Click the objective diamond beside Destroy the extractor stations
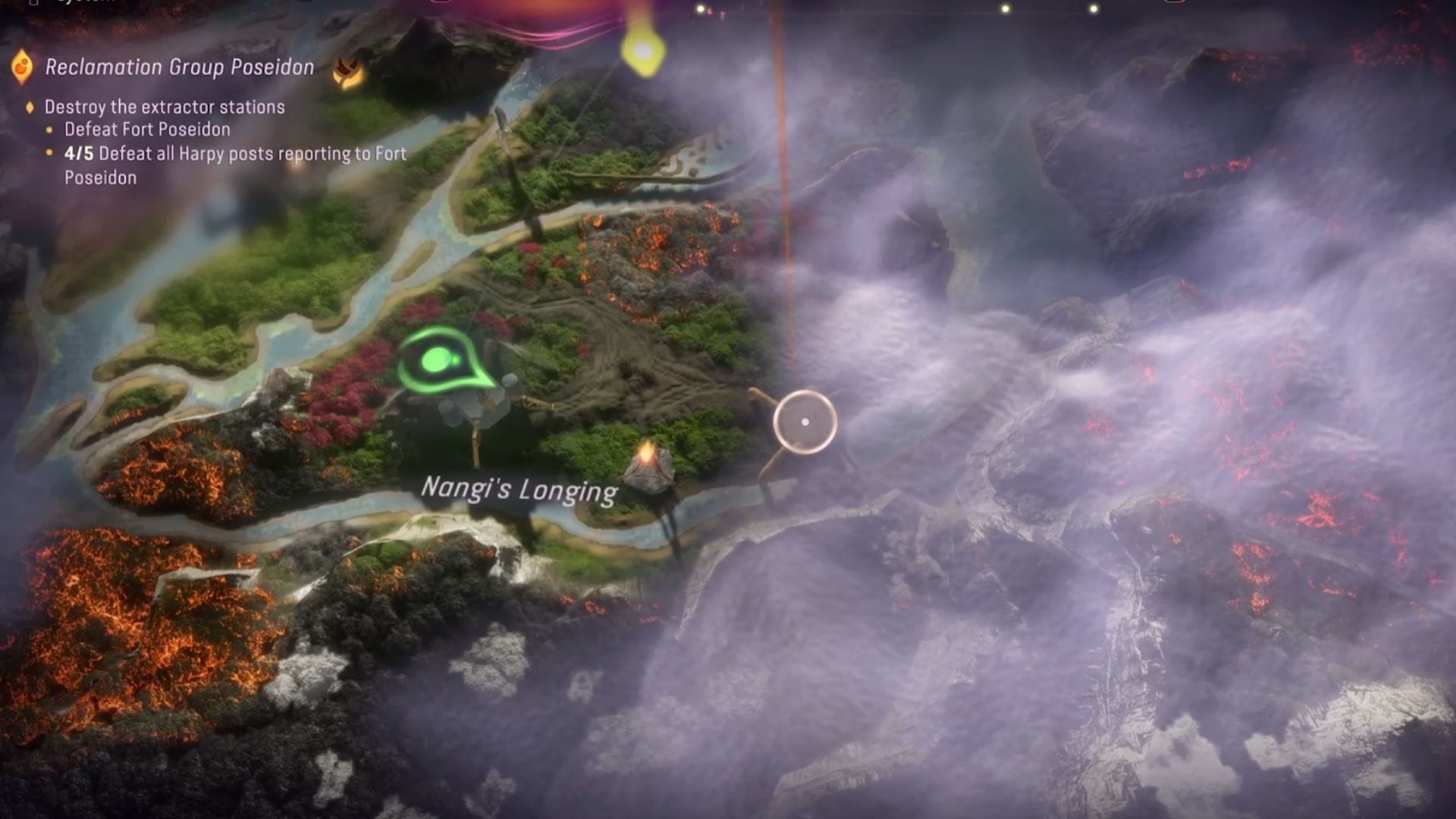This screenshot has width=1456, height=819. [x=30, y=108]
